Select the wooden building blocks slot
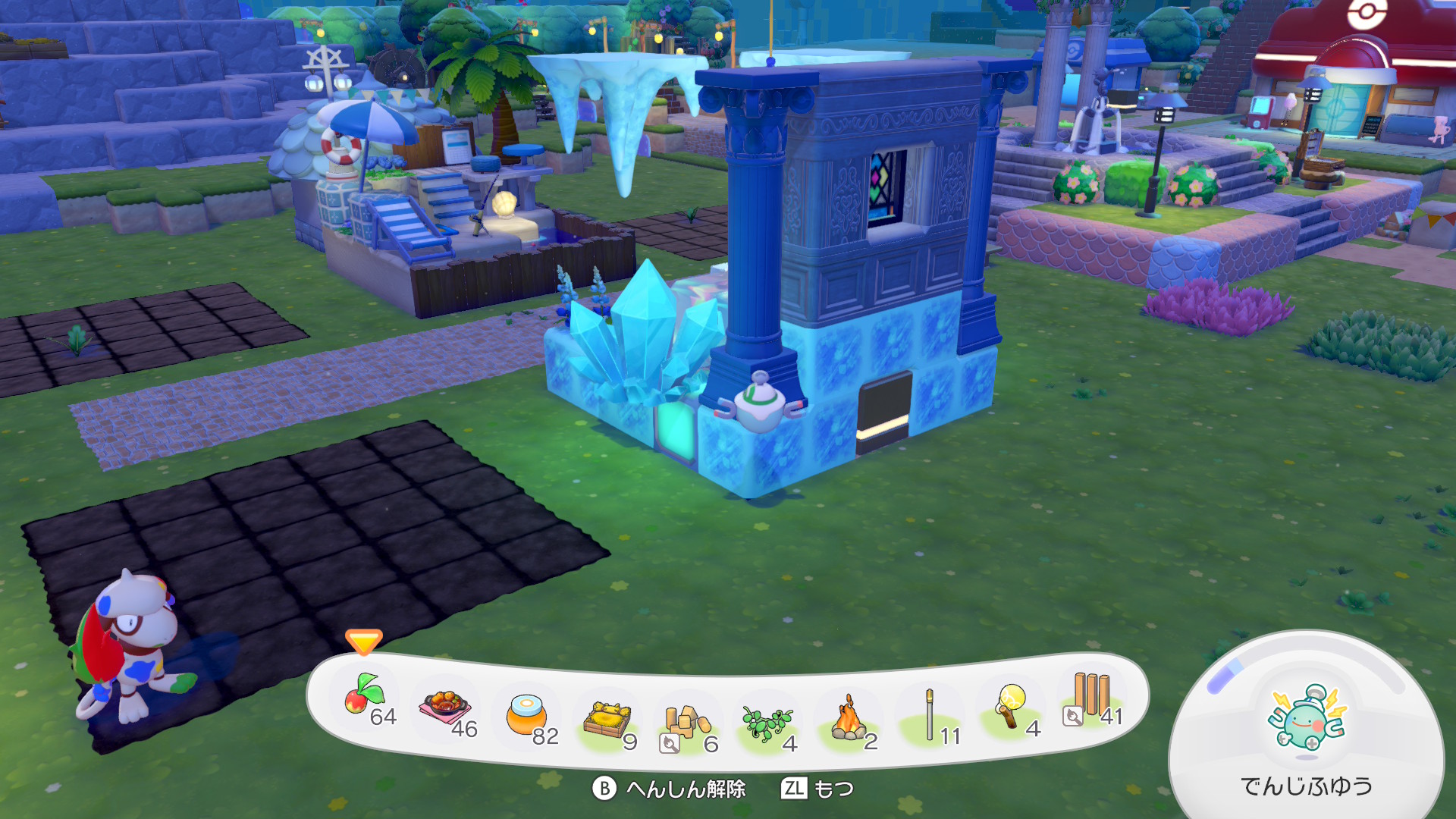The width and height of the screenshot is (1456, 819). pyautogui.click(x=686, y=723)
